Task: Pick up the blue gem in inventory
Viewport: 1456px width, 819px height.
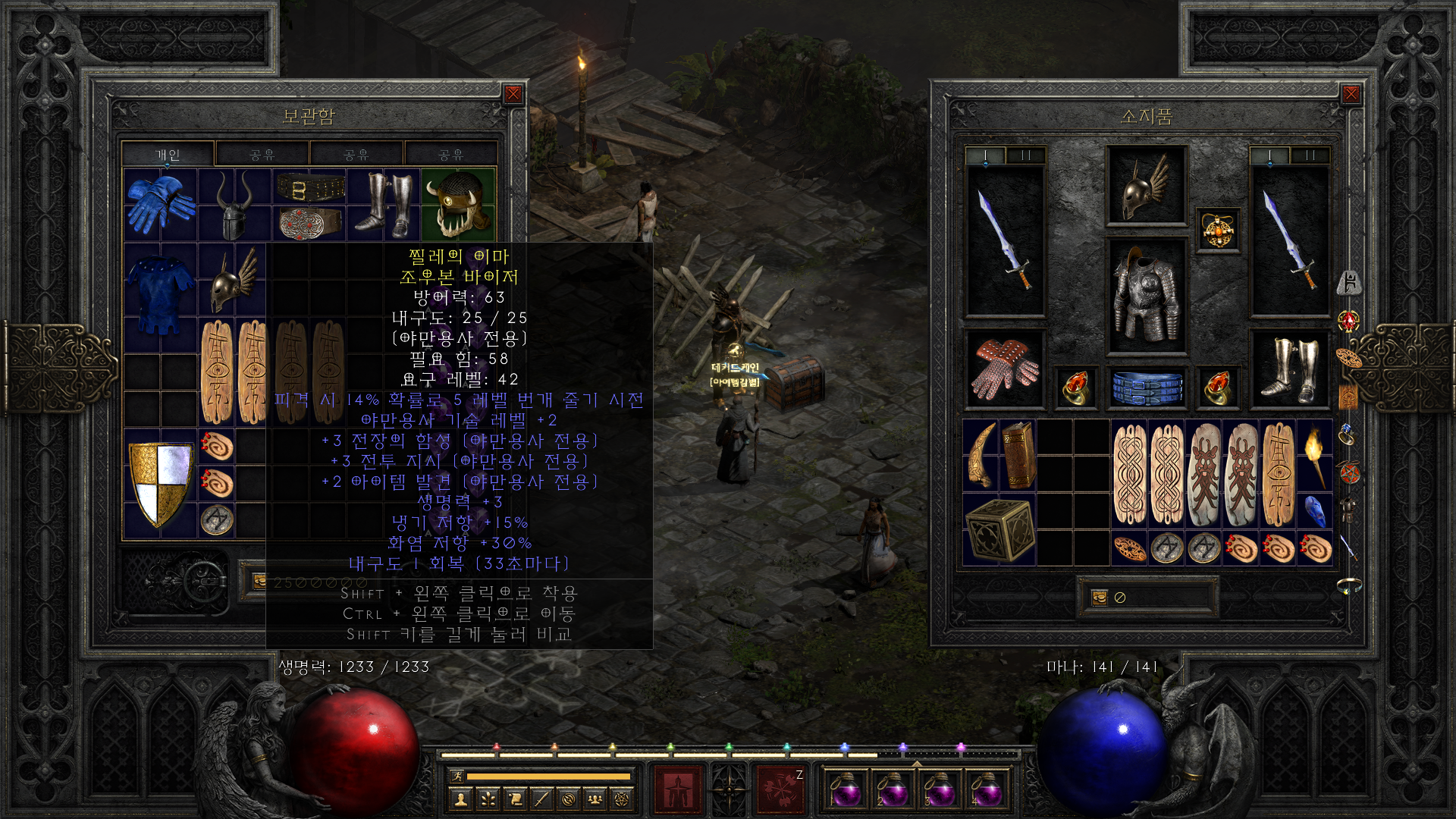Action: [1315, 510]
